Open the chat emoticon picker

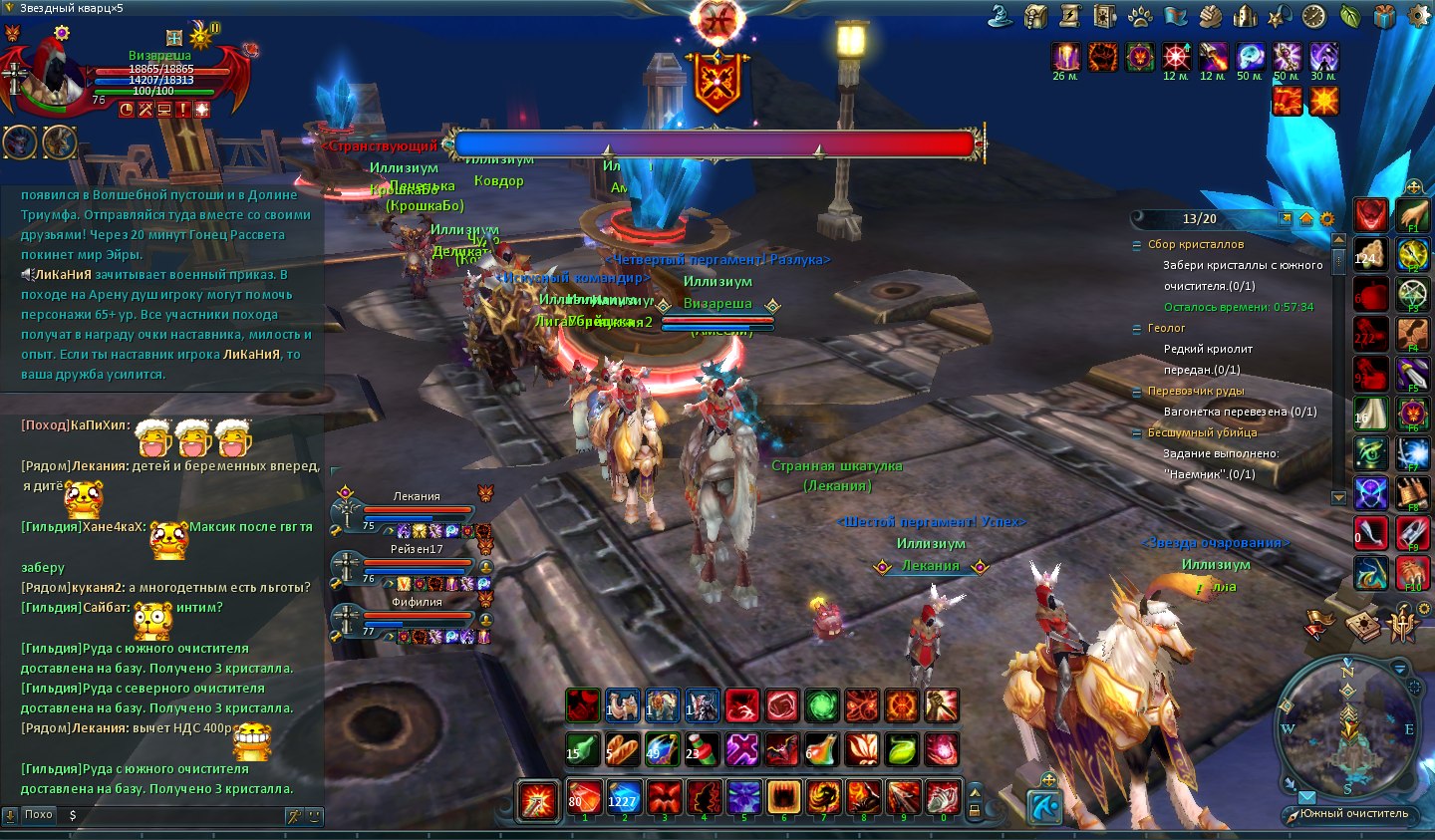click(x=314, y=815)
